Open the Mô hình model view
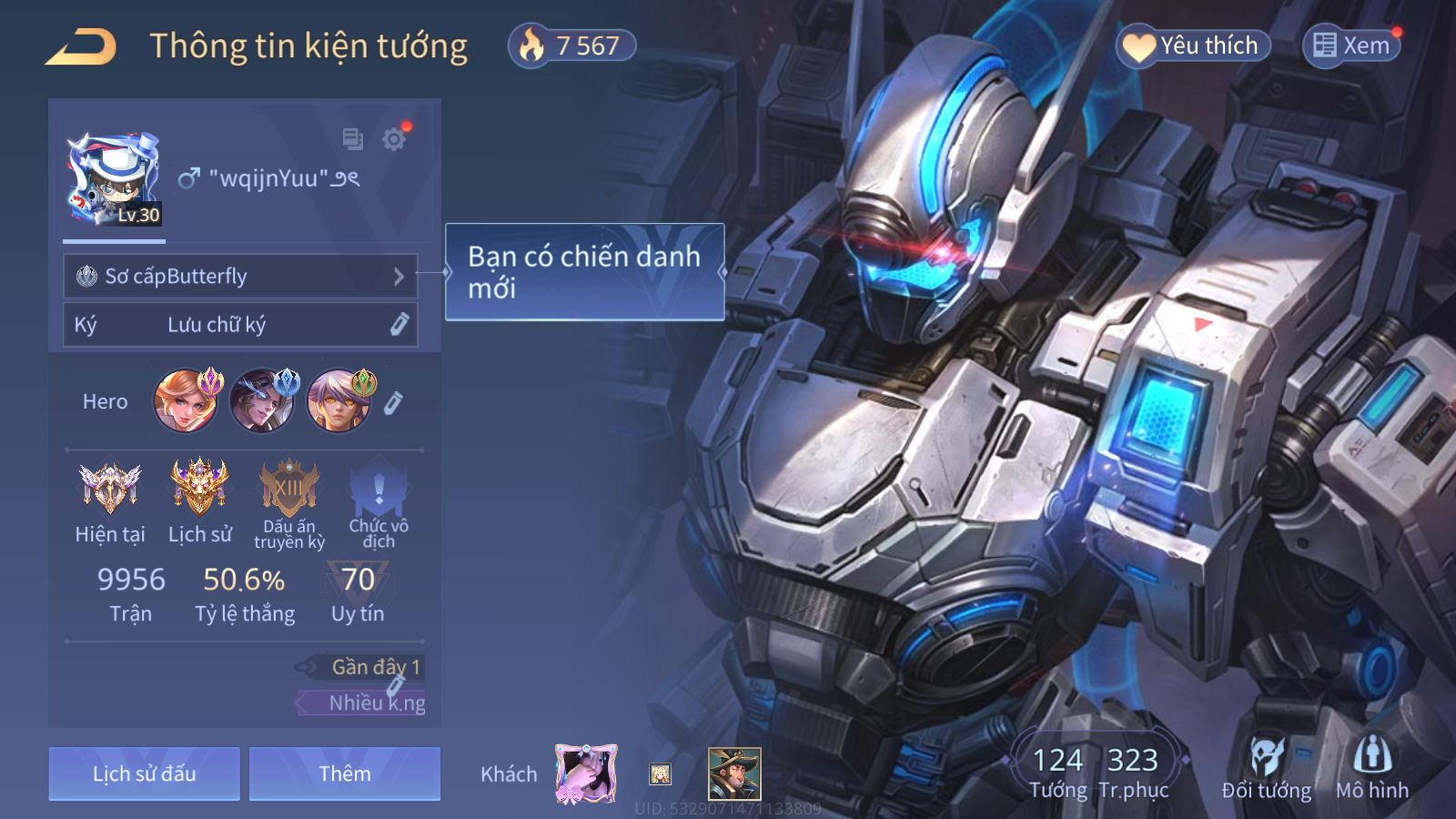Screen dimensions: 1456x819 (1371, 769)
